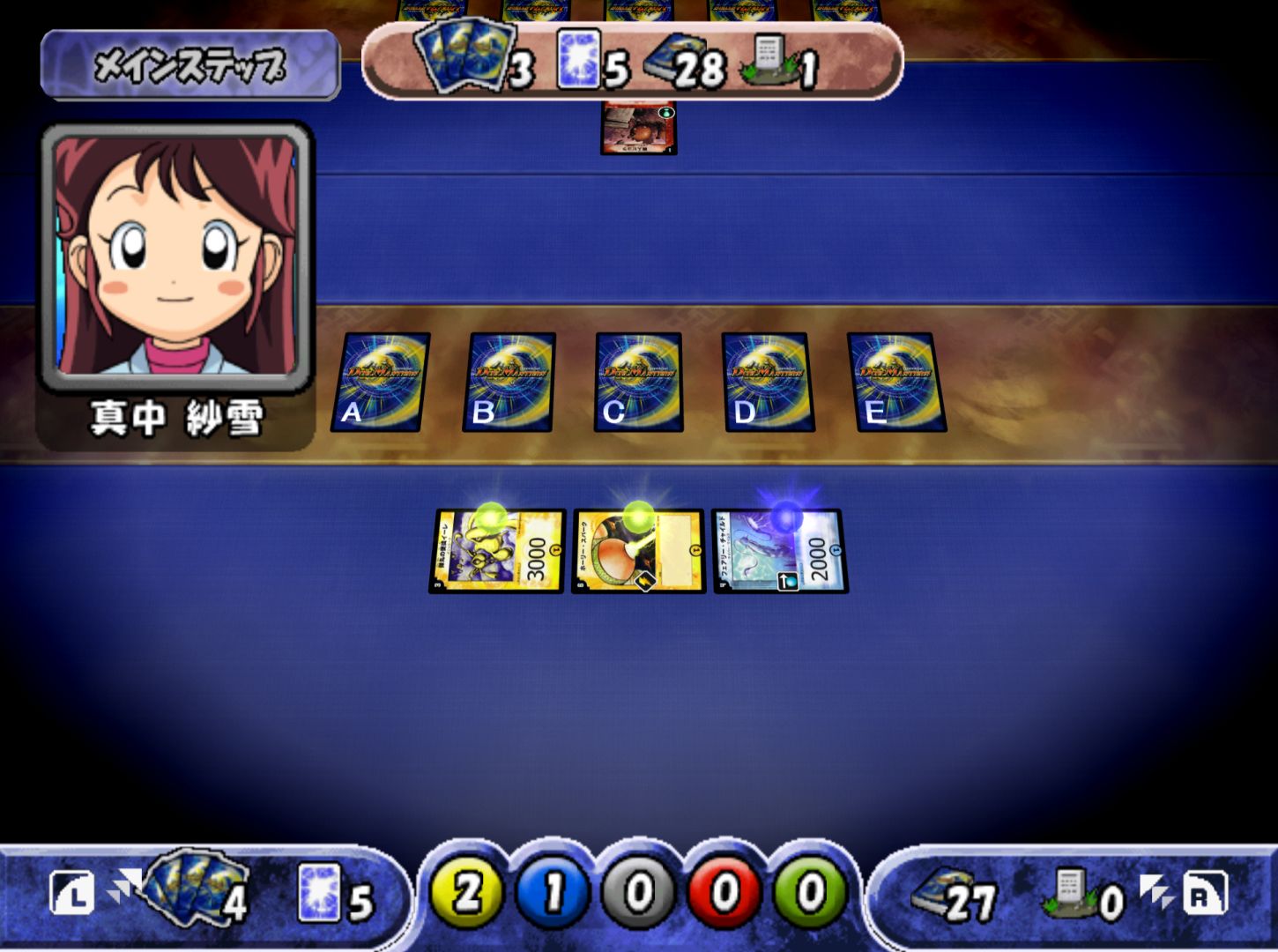Select the blue 2000-power creature card

coord(780,551)
